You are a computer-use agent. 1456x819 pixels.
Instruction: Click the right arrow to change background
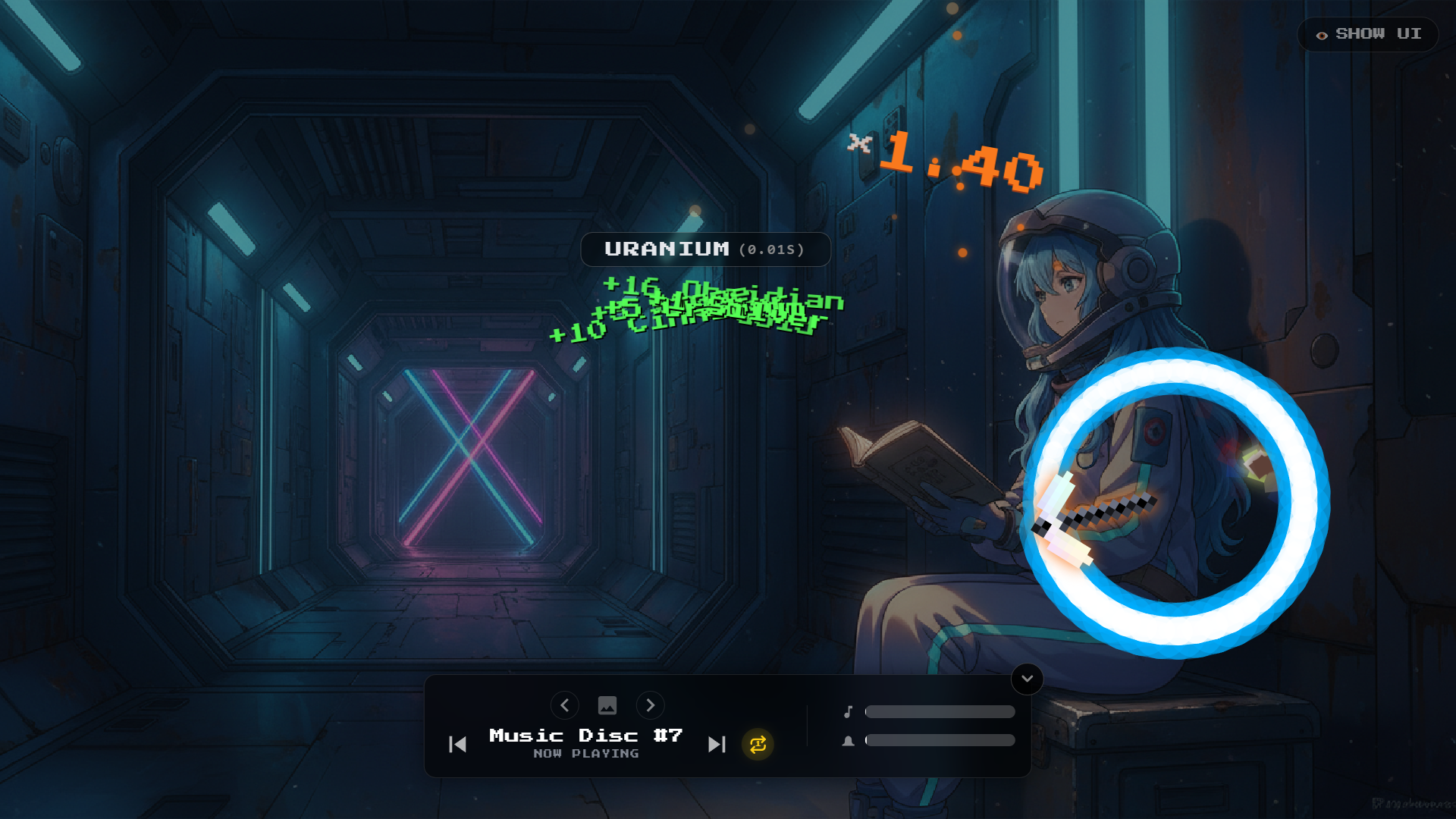click(651, 705)
